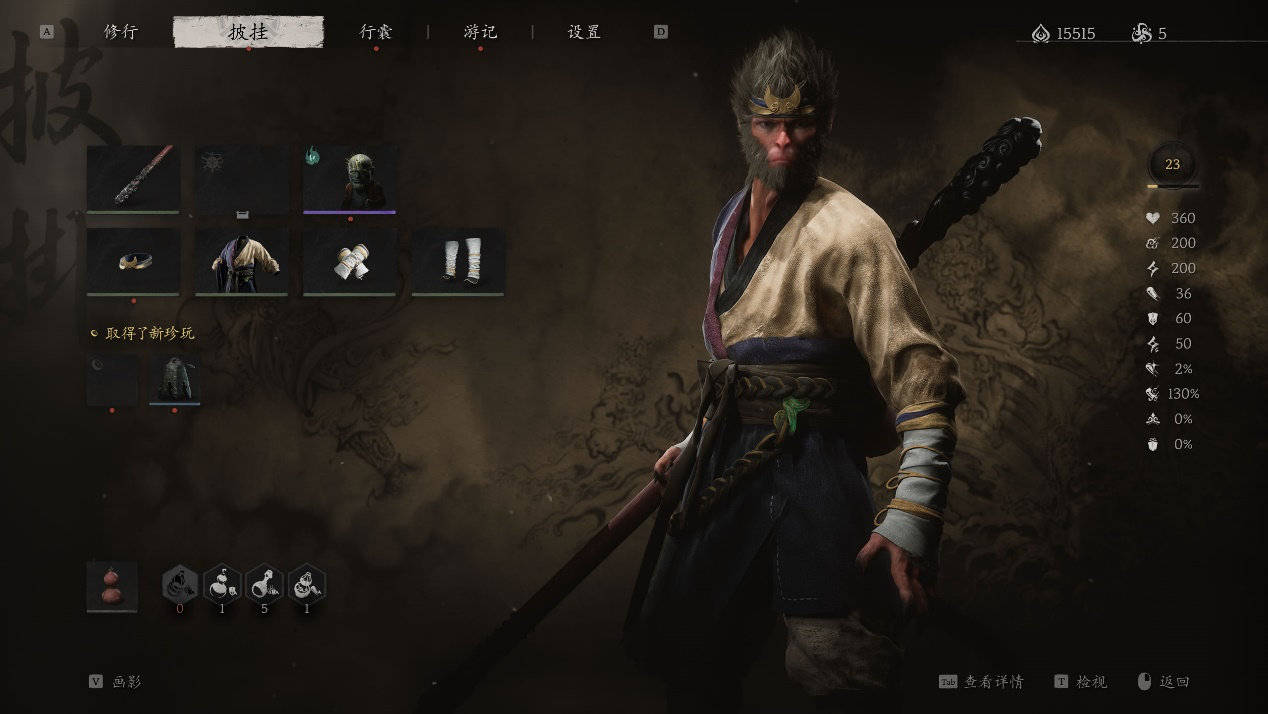Choose the spider-web empty equipment slot

(241, 178)
